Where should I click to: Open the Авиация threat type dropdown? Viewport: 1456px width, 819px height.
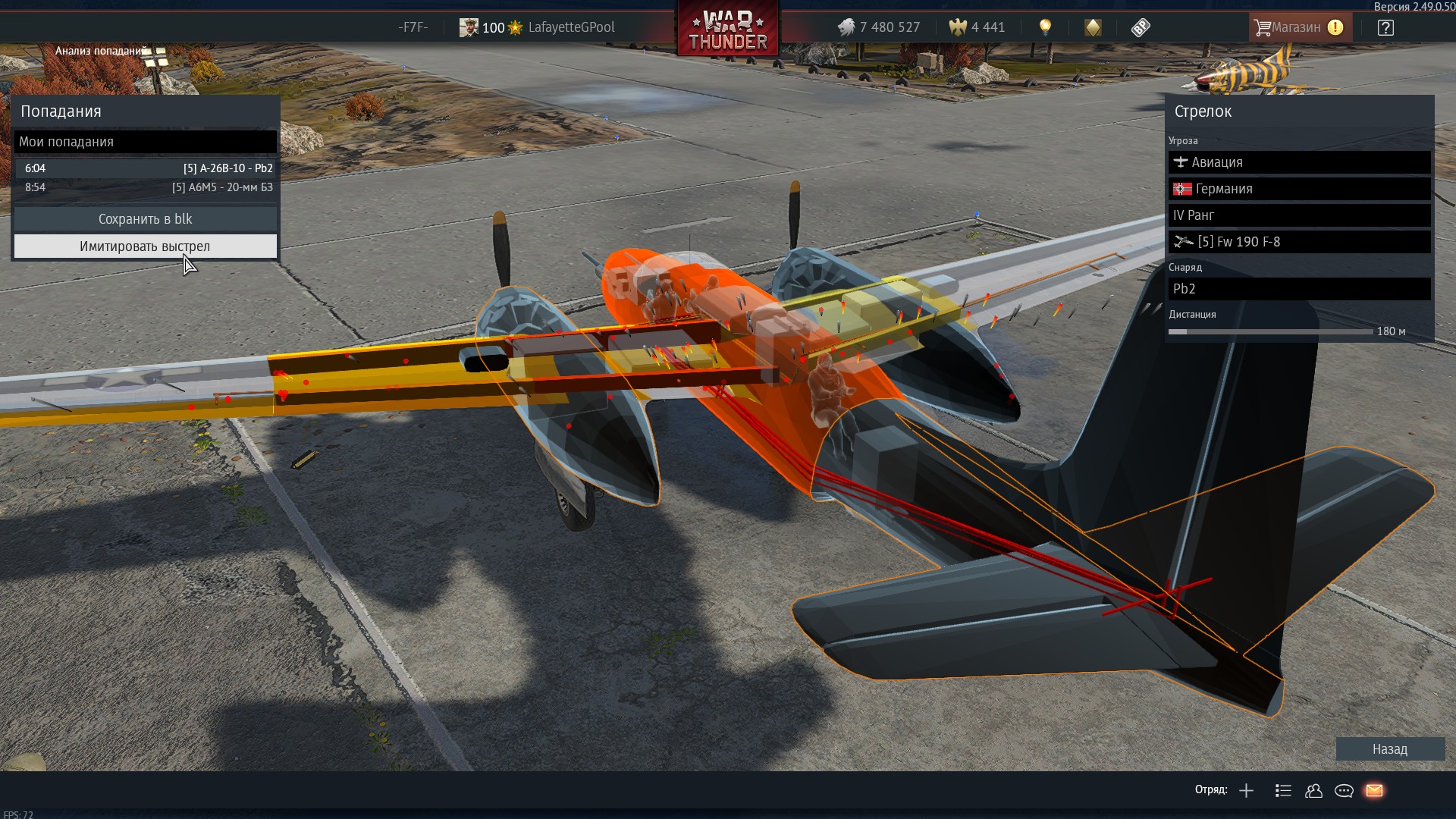pos(1299,162)
